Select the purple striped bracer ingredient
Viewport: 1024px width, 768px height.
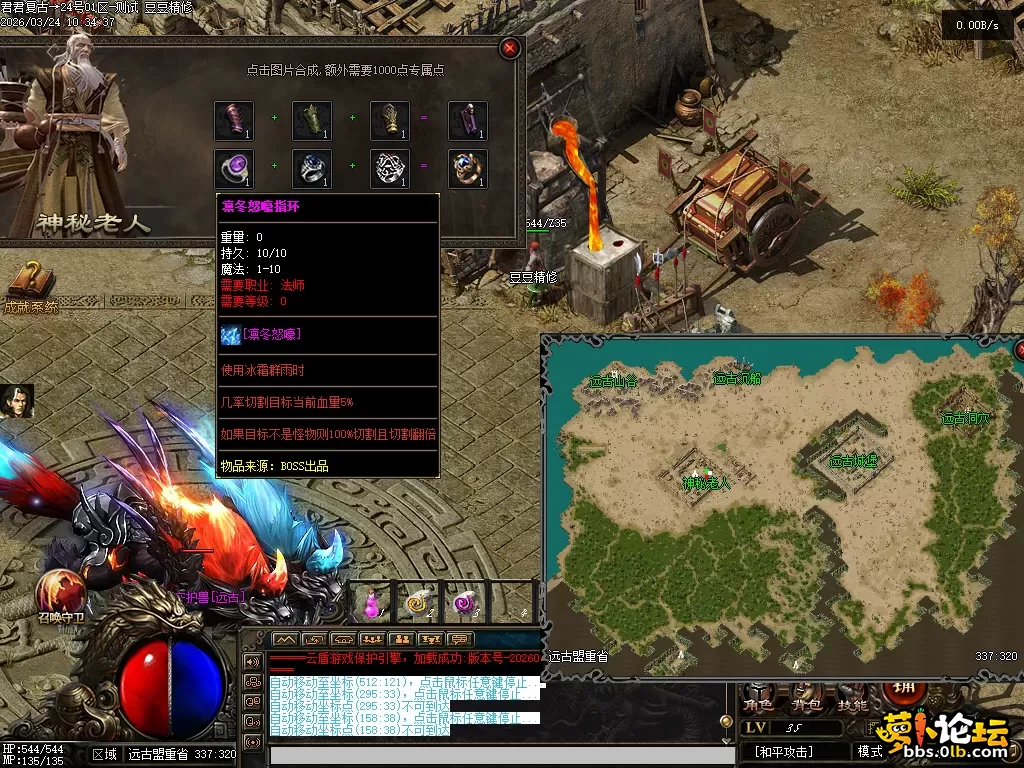point(234,121)
